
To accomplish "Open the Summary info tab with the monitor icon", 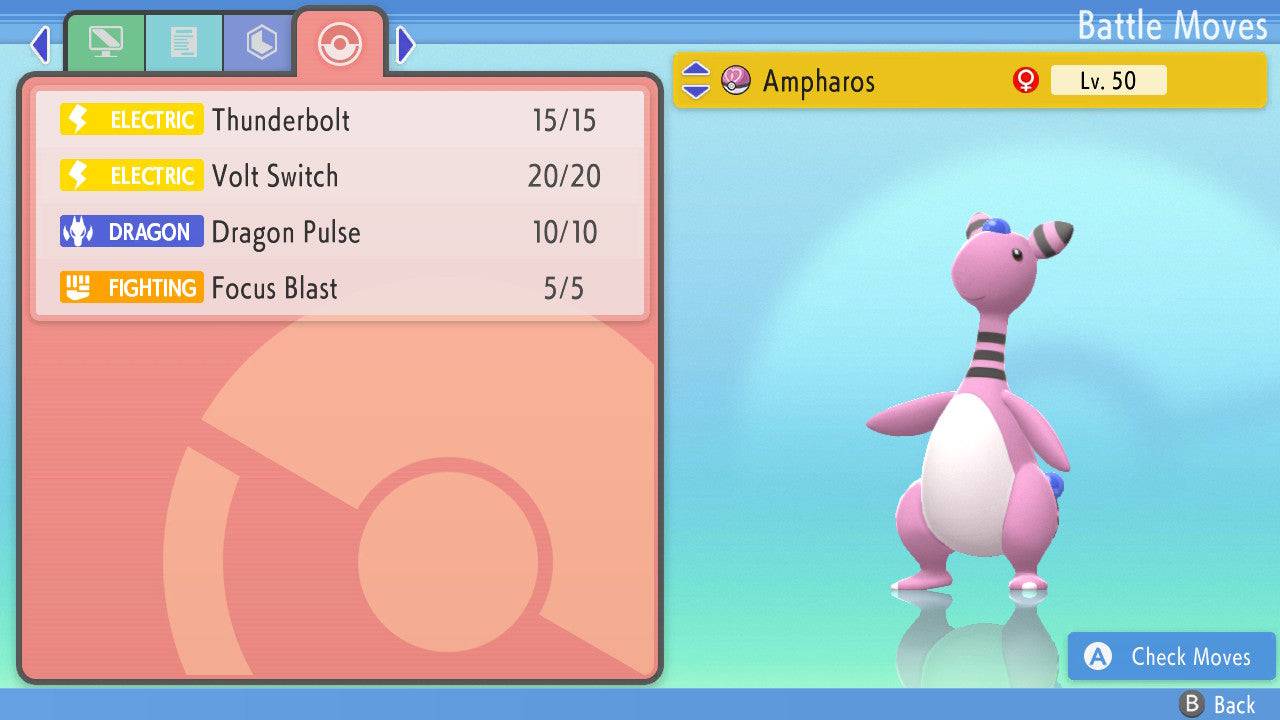I will [x=104, y=42].
